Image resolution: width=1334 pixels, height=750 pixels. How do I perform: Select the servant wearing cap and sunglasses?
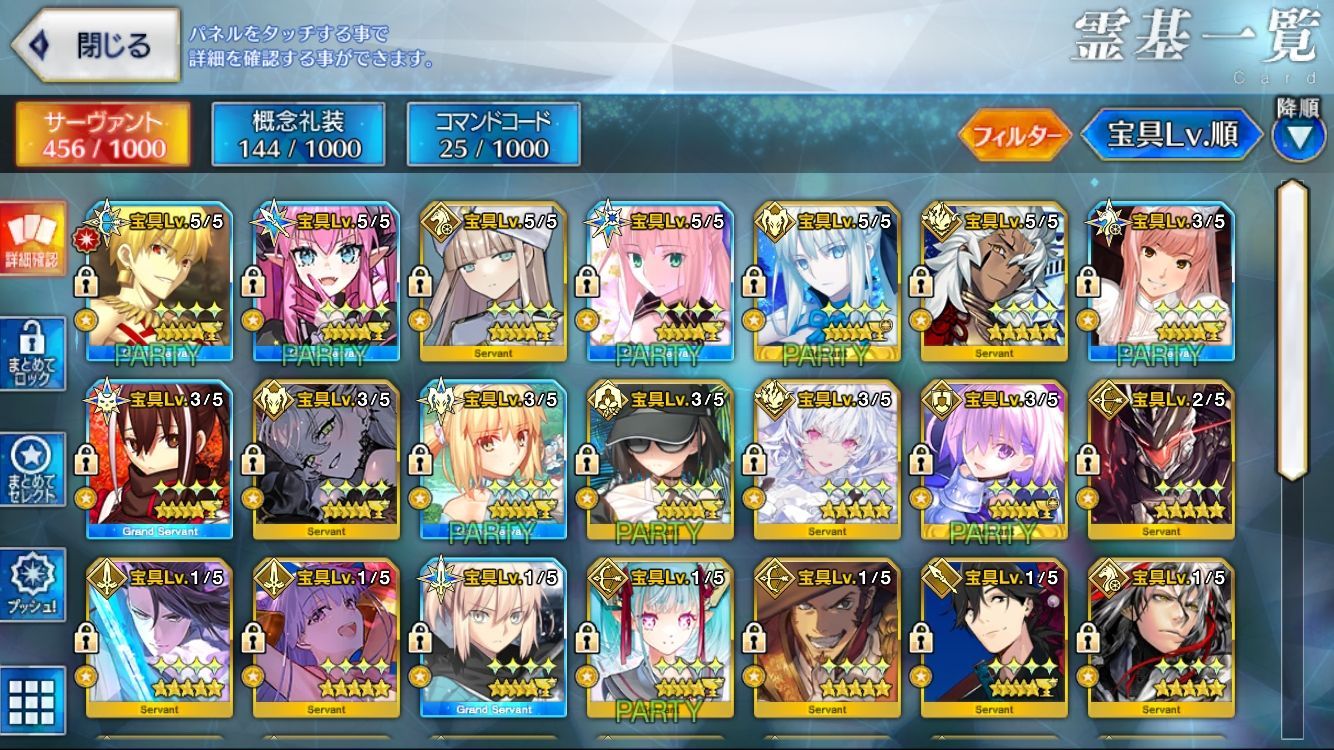(x=660, y=462)
